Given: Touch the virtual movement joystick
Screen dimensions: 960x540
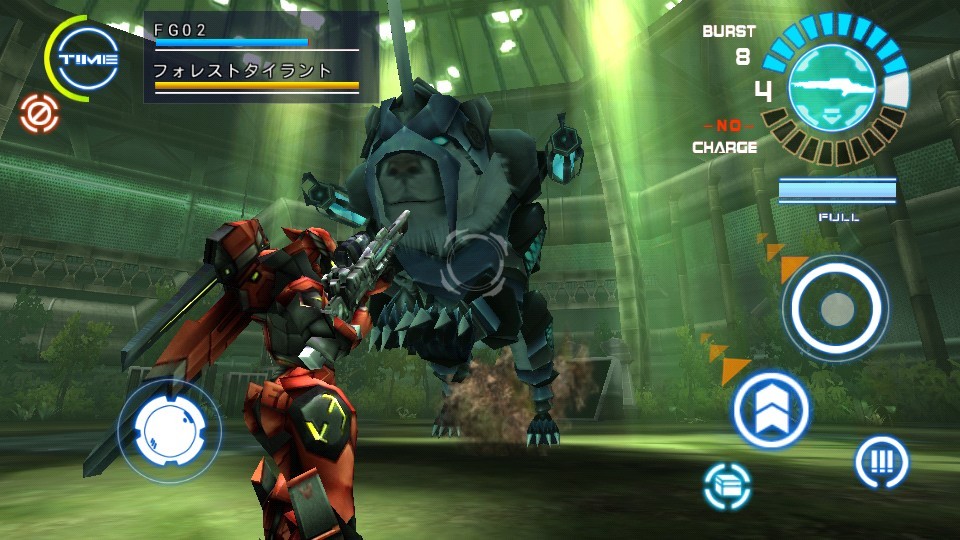Looking at the screenshot, I should pyautogui.click(x=169, y=429).
